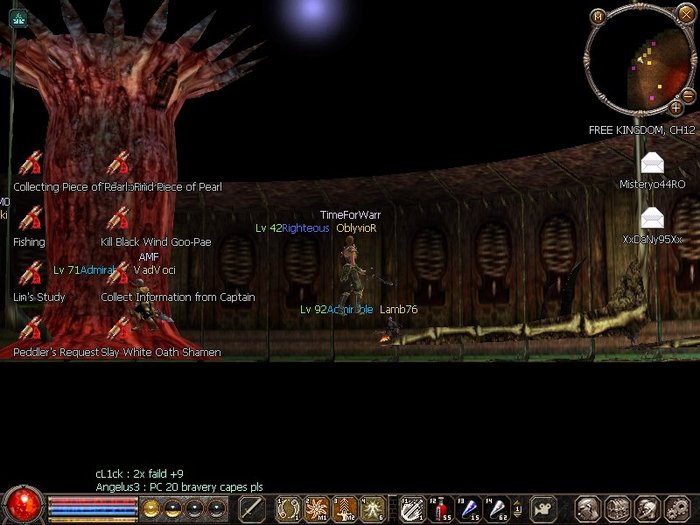Click the red orb at the bar's left end
This screenshot has height=525, width=700.
22,504
